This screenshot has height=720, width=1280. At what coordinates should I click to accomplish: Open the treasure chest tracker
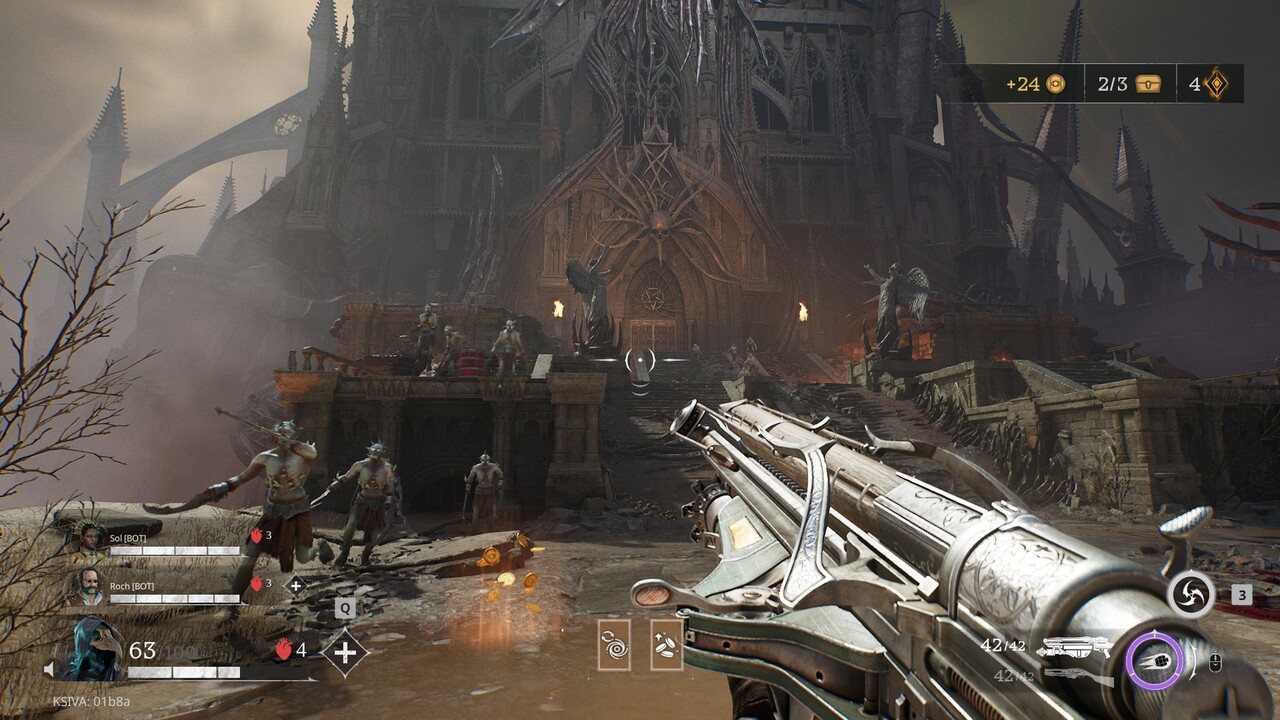1147,84
